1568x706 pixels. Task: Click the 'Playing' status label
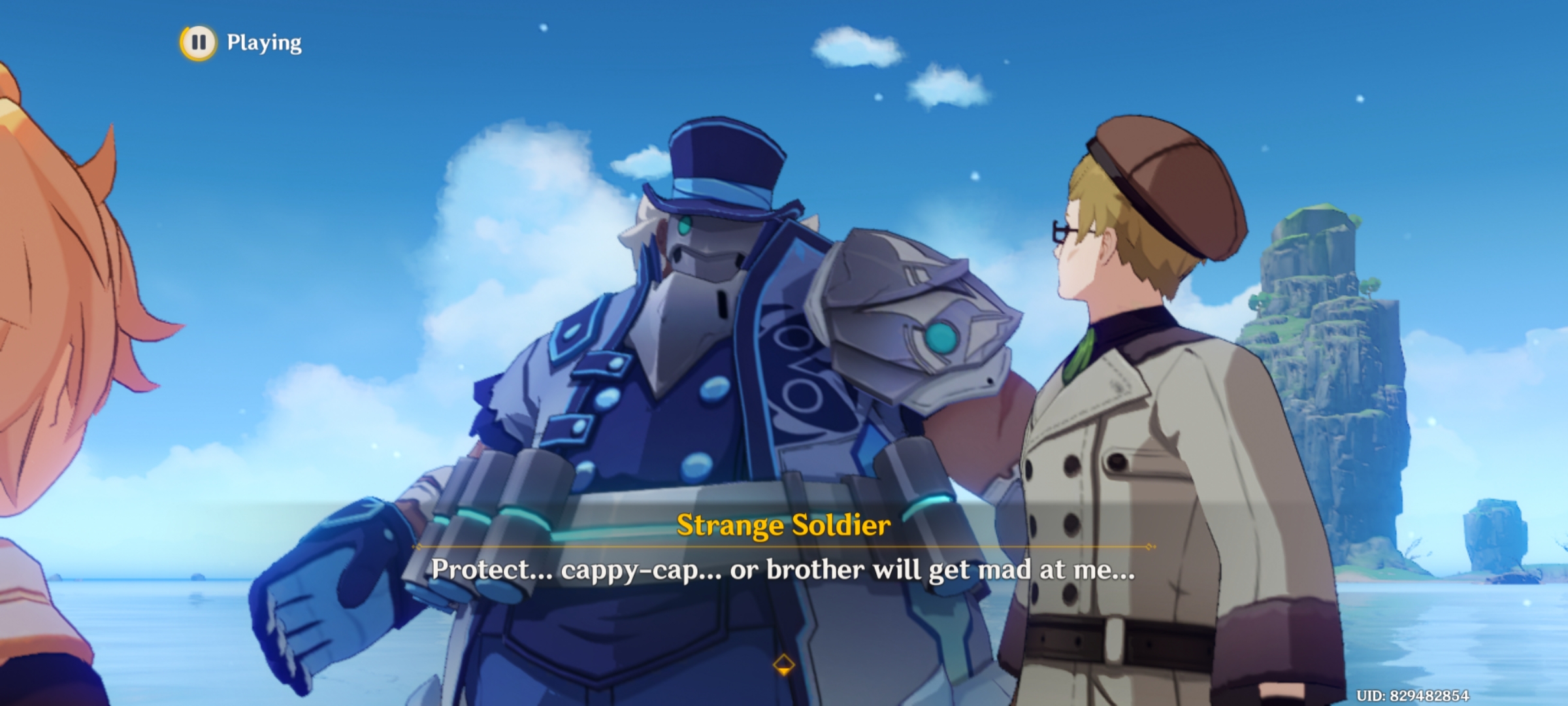(265, 43)
